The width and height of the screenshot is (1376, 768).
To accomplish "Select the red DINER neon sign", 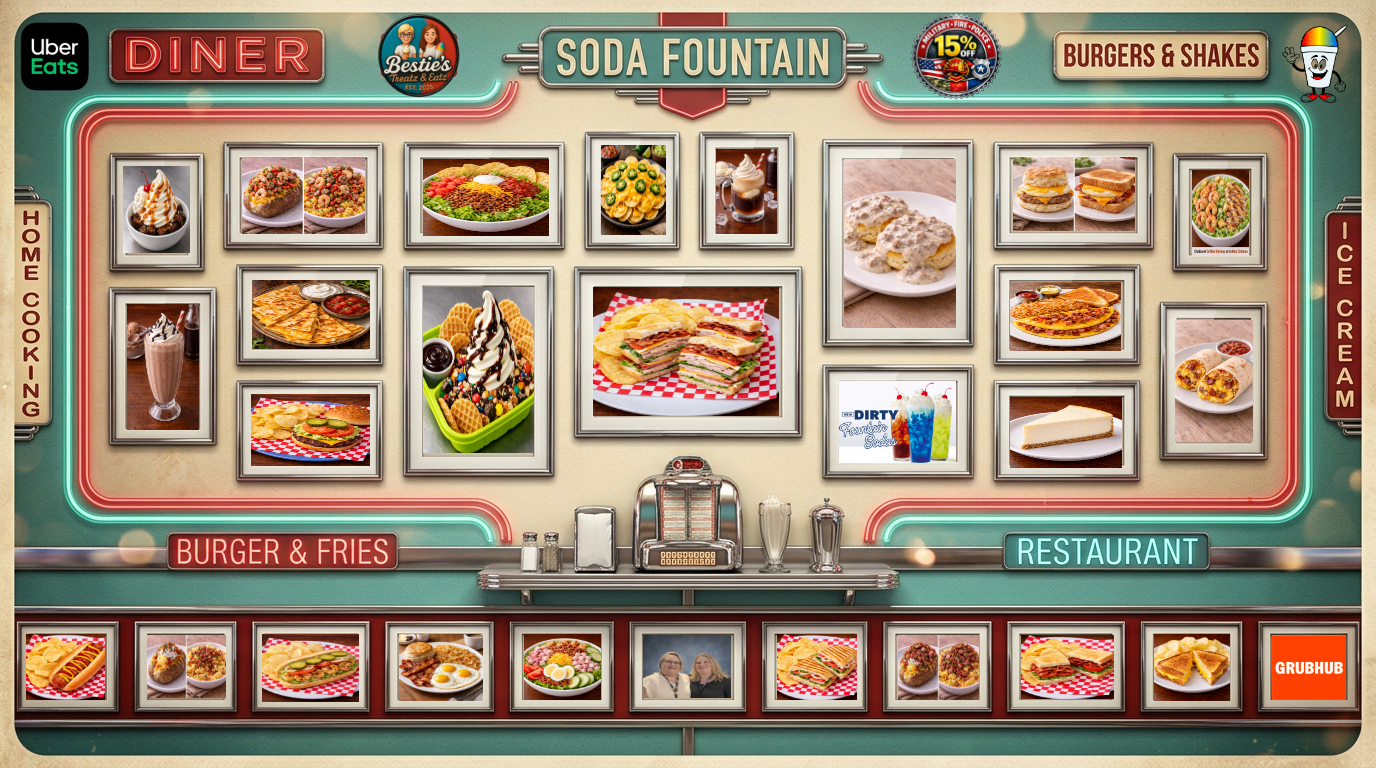I will click(x=217, y=56).
